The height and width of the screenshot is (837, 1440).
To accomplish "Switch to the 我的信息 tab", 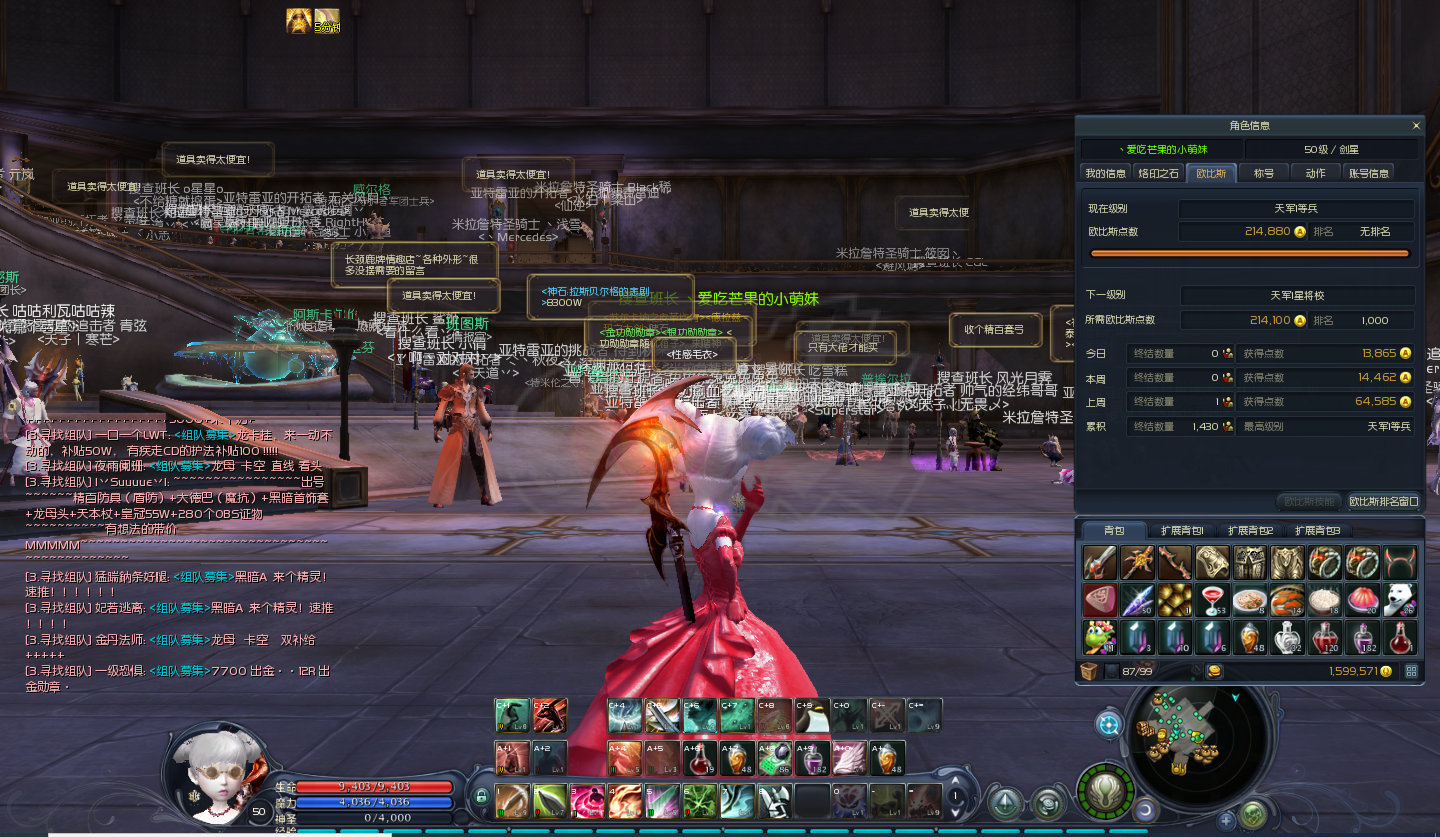I will [1105, 173].
